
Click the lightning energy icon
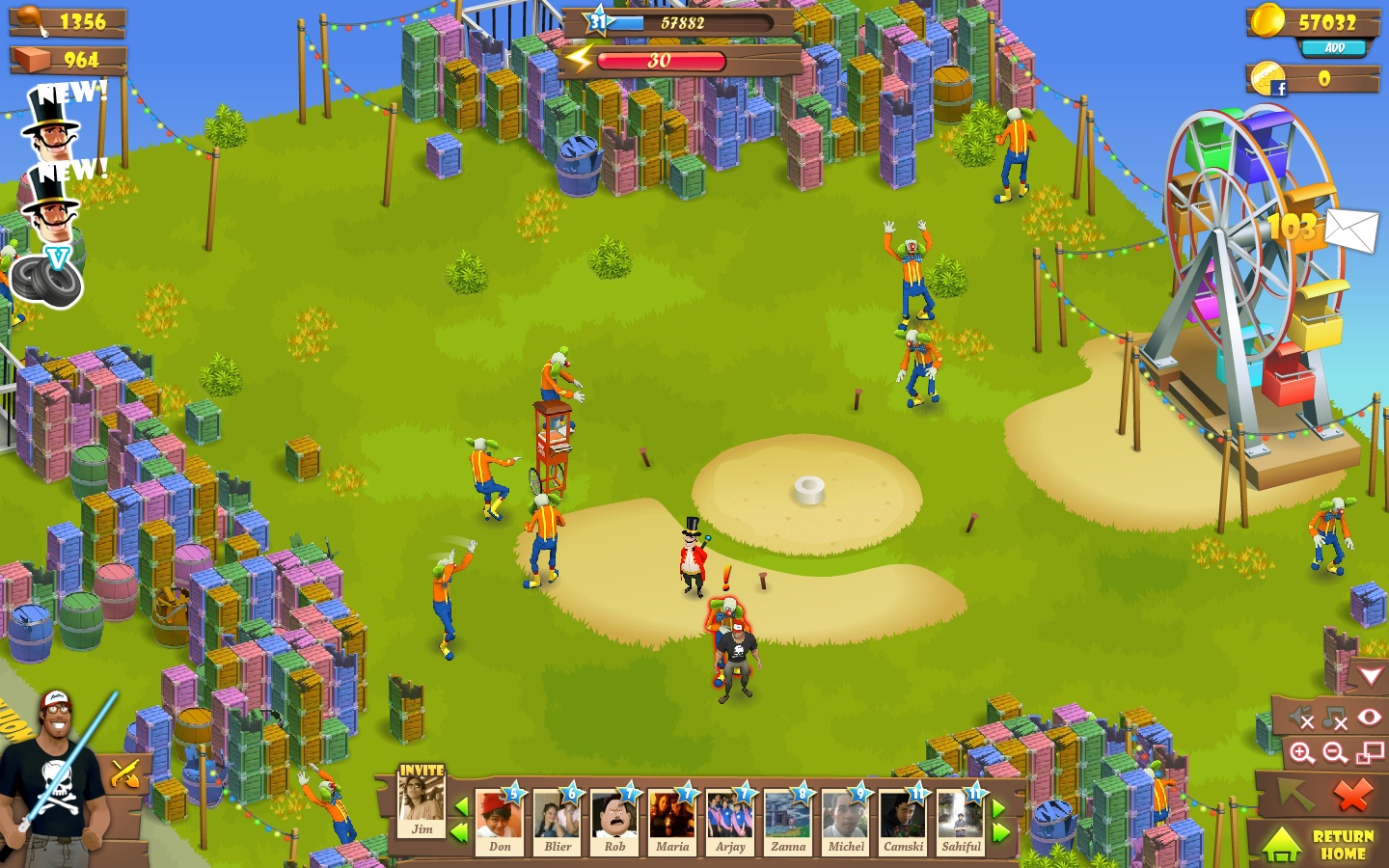578,61
